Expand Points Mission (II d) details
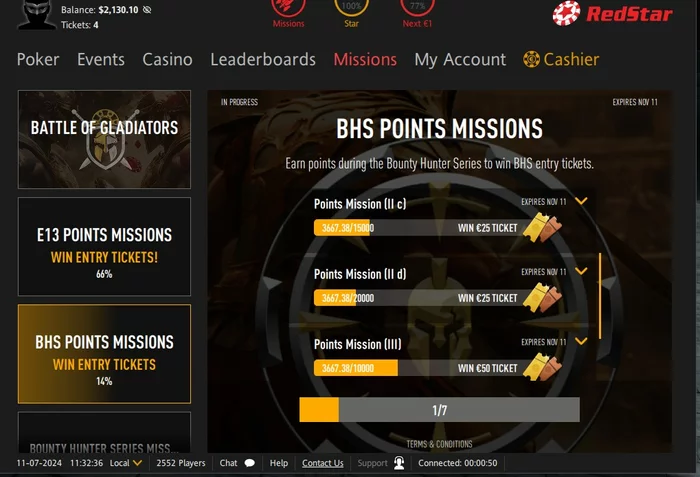Viewport: 700px width, 477px height. (x=581, y=271)
